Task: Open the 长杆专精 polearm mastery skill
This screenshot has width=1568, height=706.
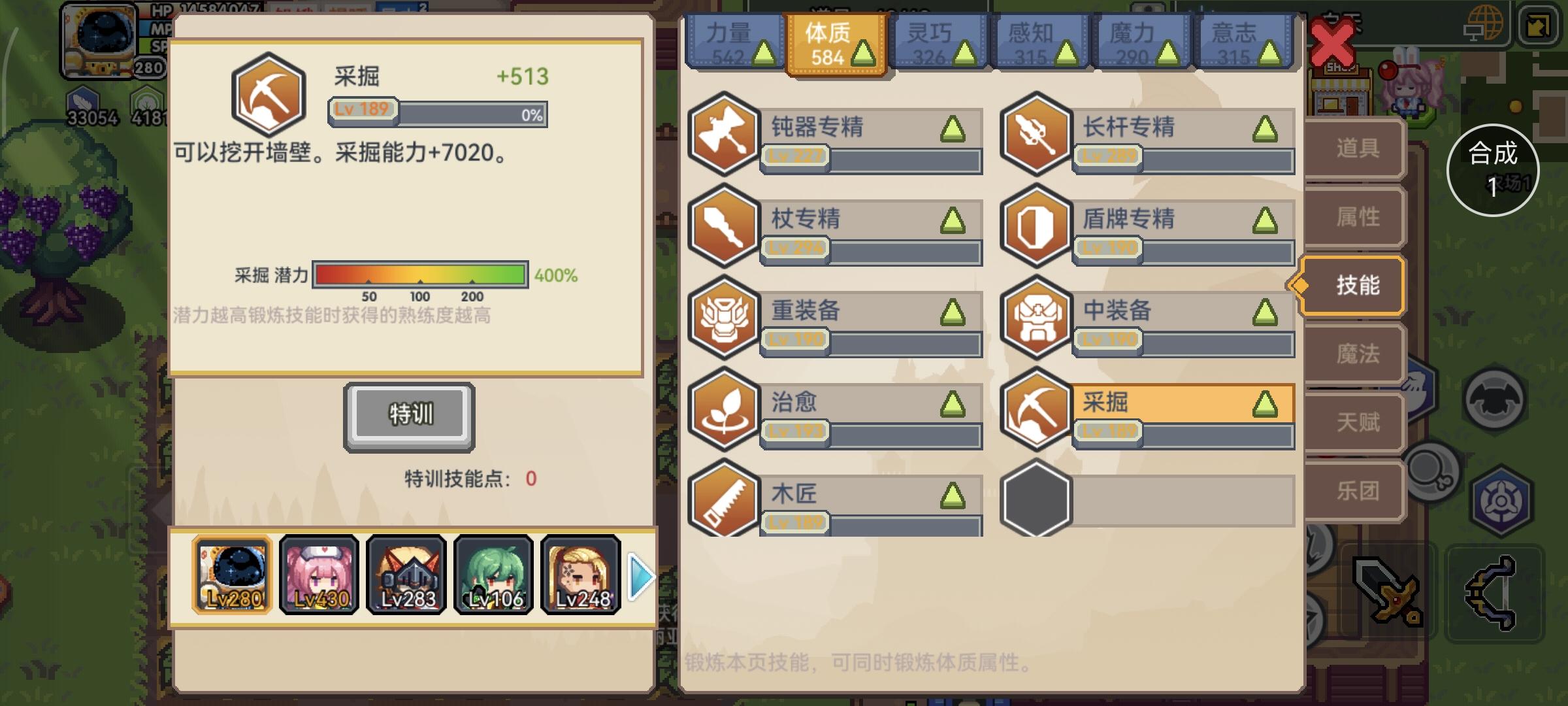Action: [1037, 137]
